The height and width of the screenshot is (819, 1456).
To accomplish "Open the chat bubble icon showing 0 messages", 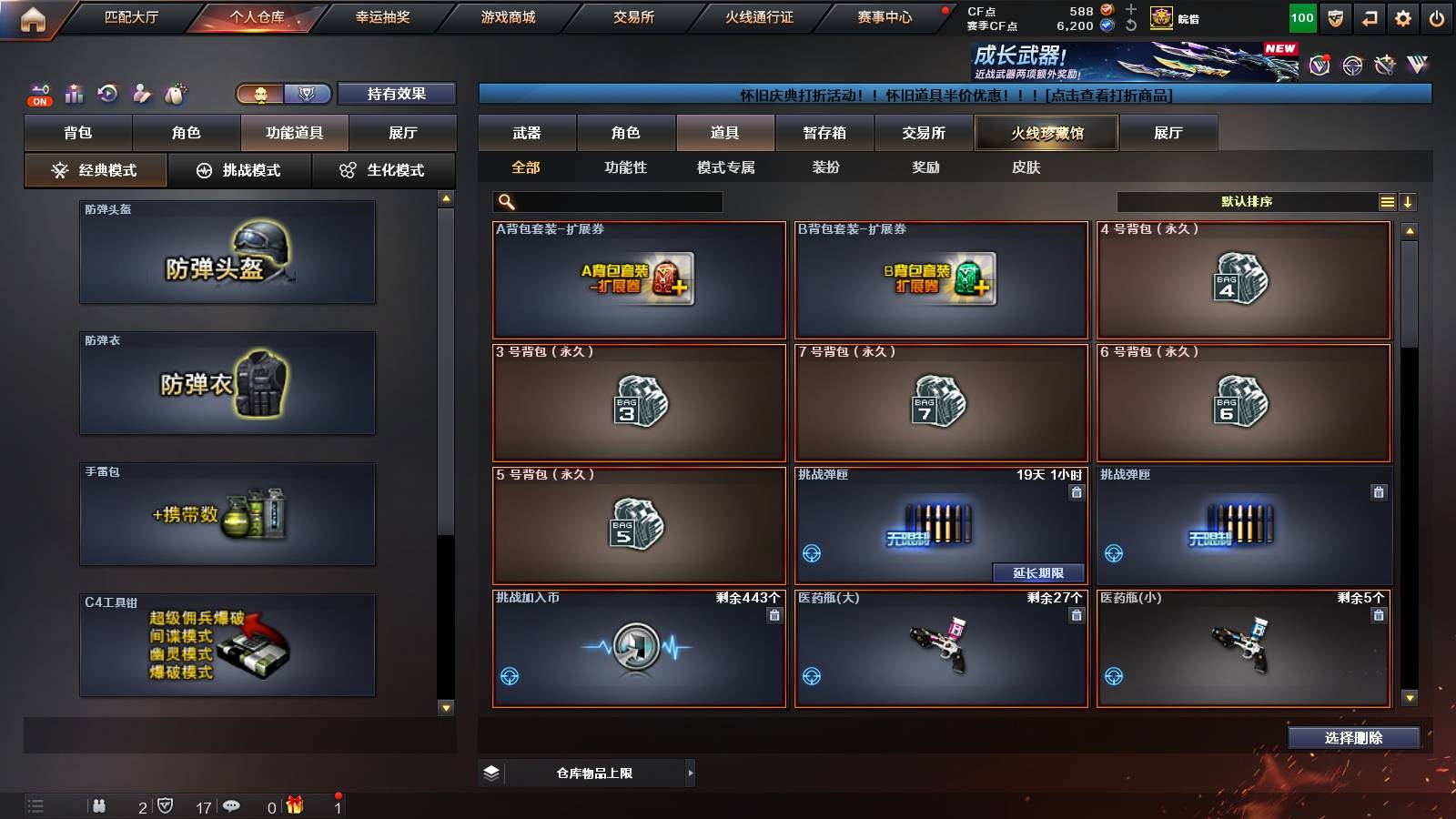I will [231, 805].
